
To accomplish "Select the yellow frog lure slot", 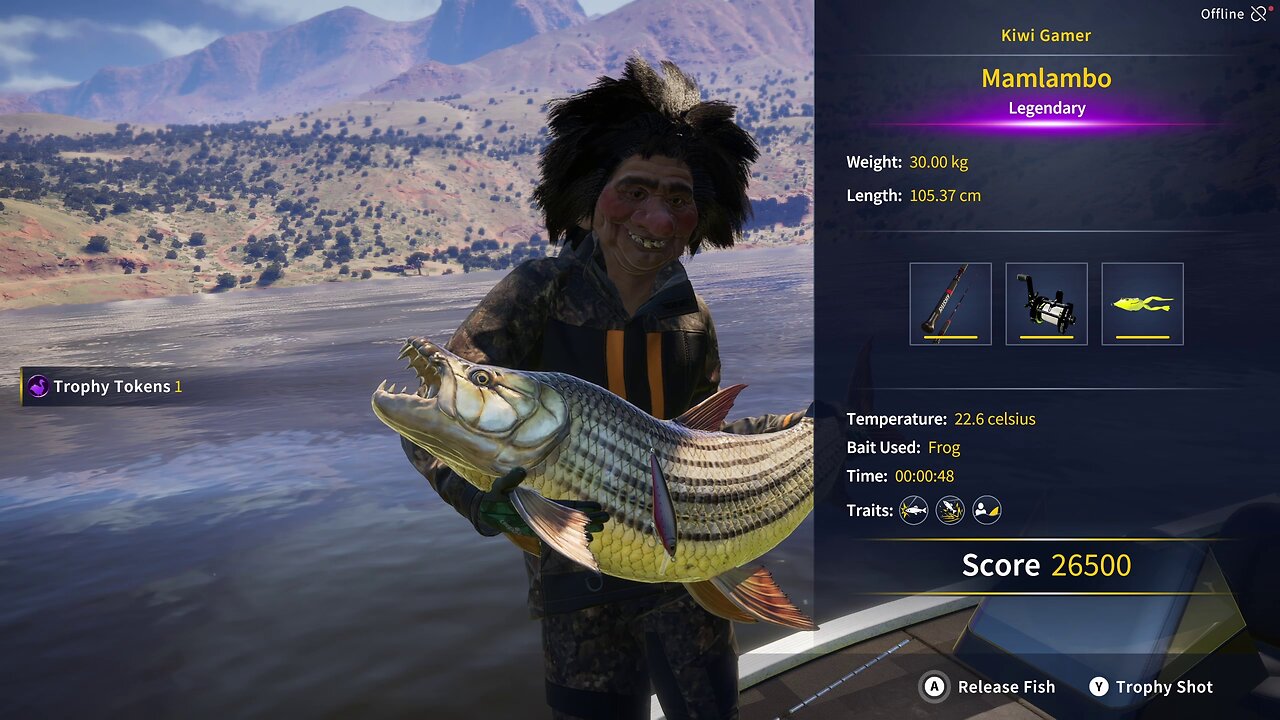I will (x=1142, y=304).
